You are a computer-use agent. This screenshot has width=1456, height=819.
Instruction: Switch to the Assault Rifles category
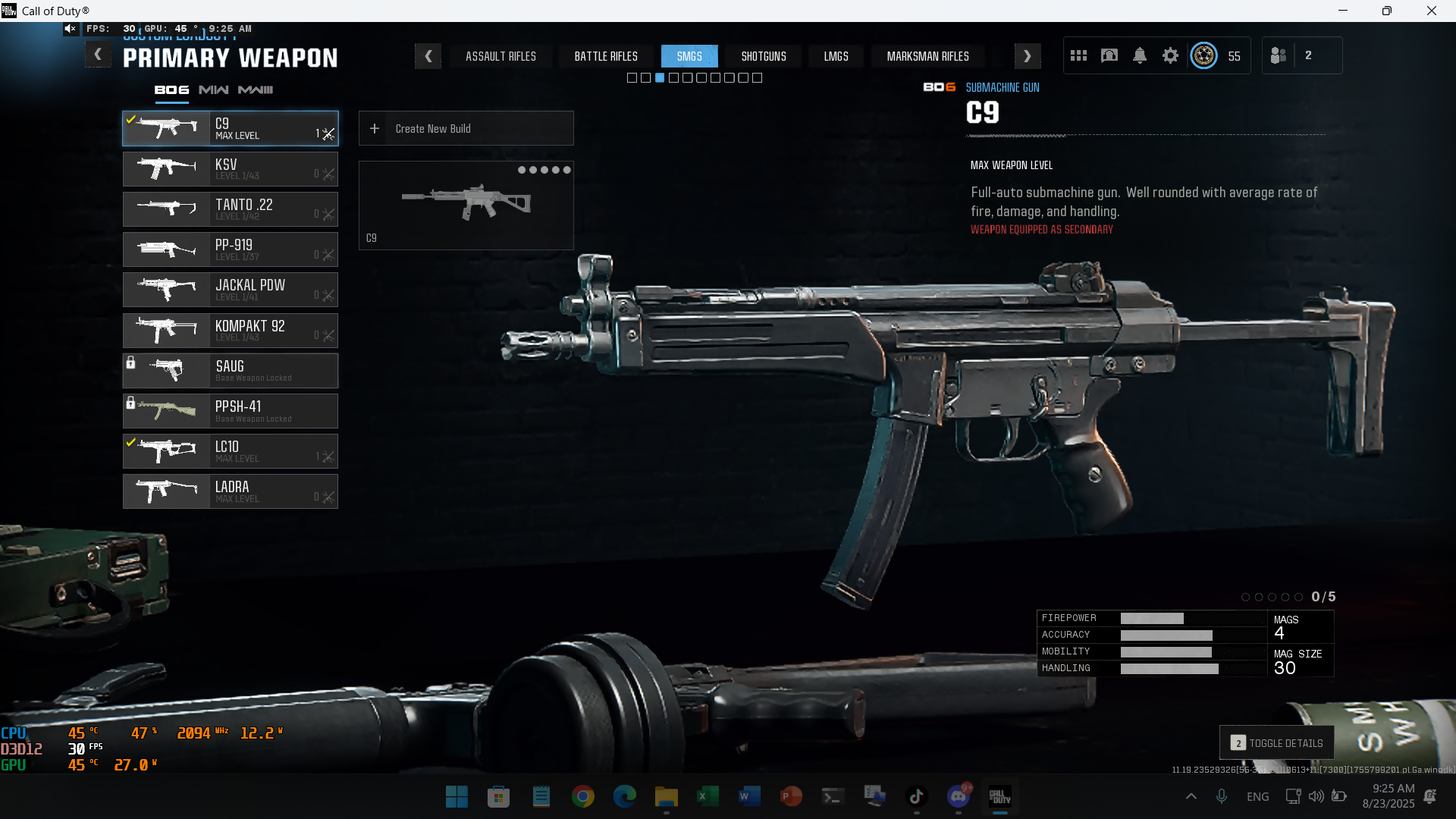[500, 56]
